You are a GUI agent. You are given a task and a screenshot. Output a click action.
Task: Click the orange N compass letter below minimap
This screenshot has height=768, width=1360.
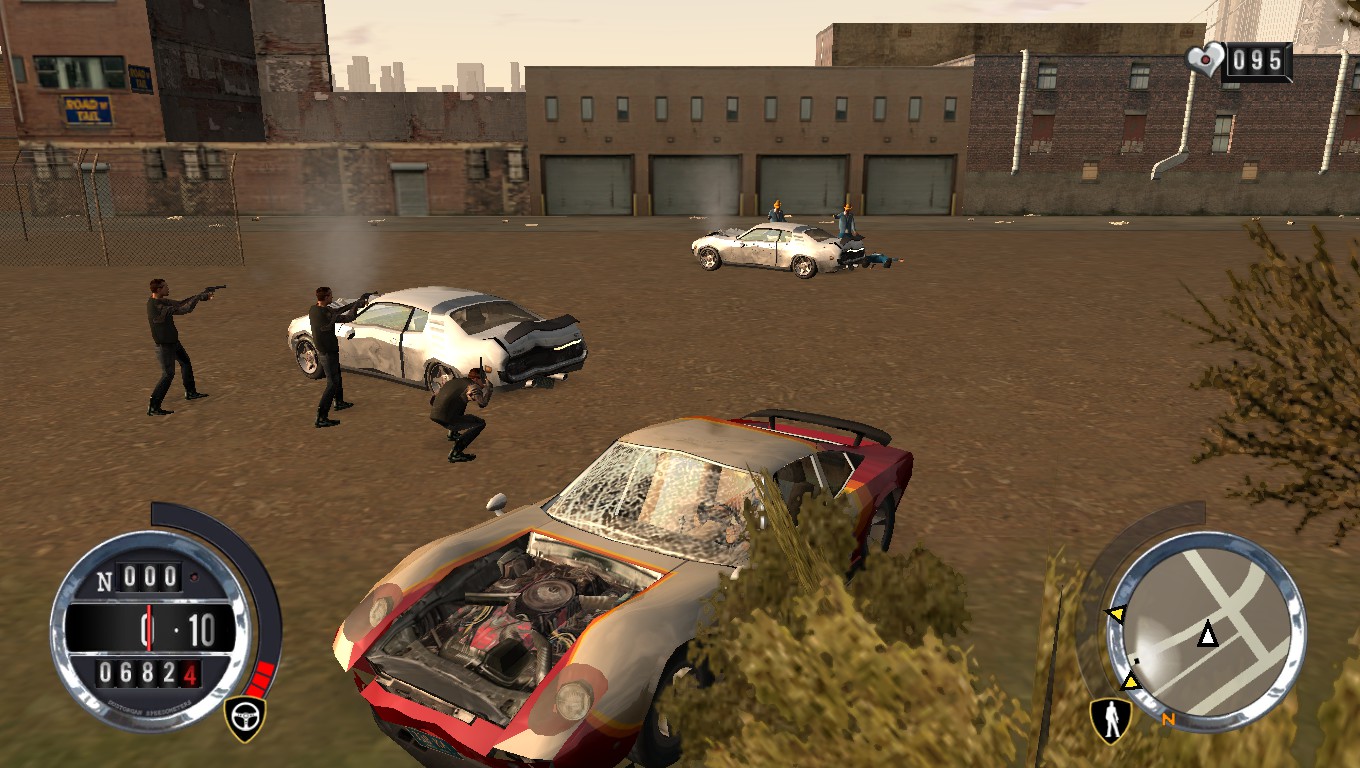coord(1168,719)
